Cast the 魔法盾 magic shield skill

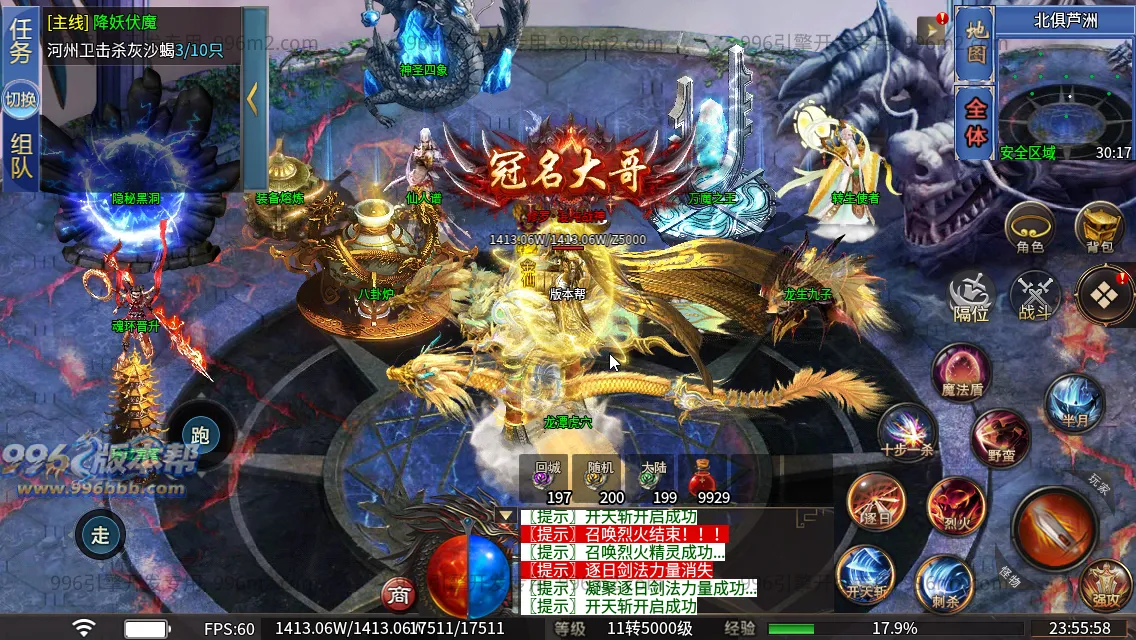(962, 372)
